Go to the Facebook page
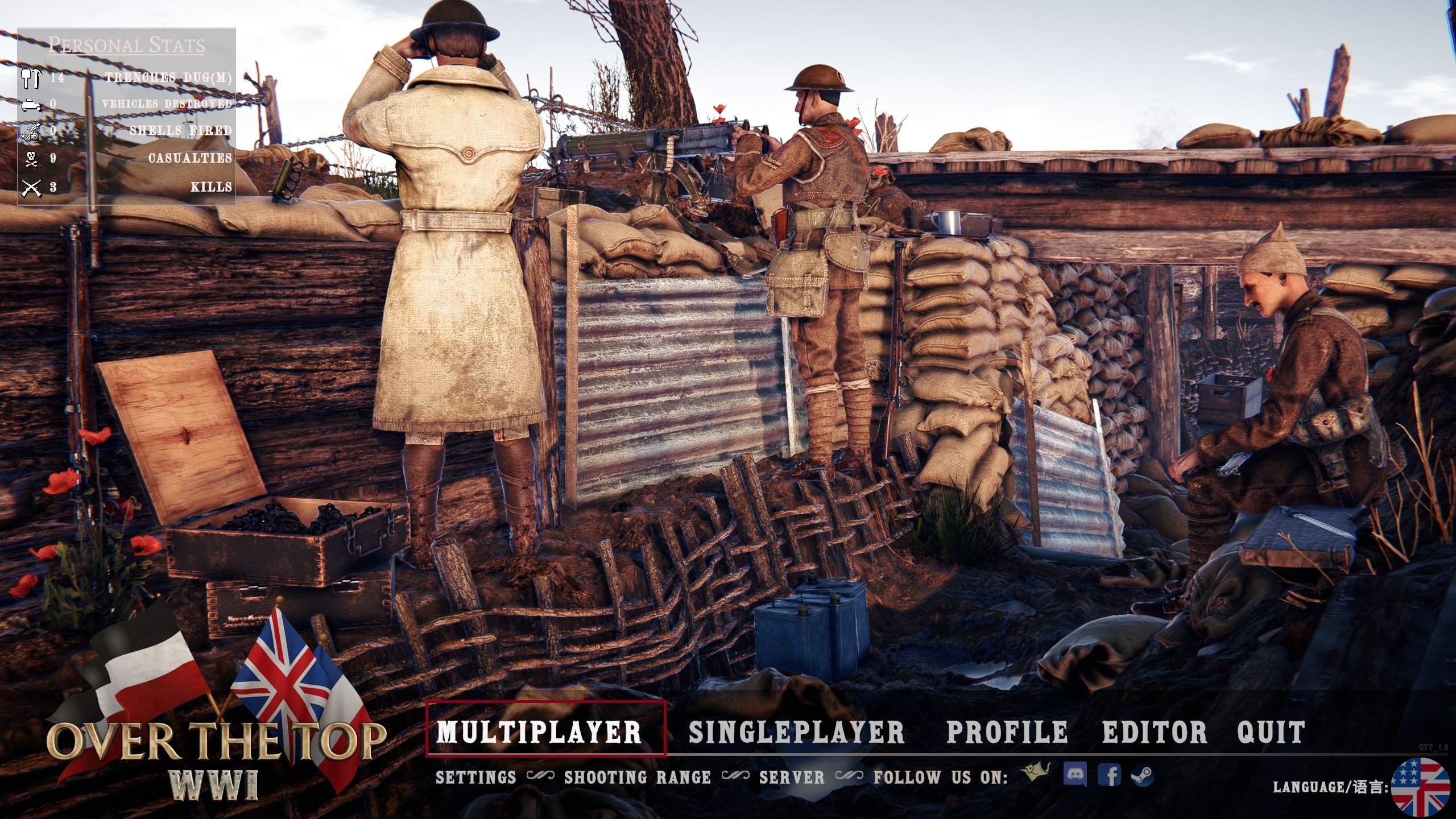This screenshot has width=1456, height=819. click(1109, 775)
